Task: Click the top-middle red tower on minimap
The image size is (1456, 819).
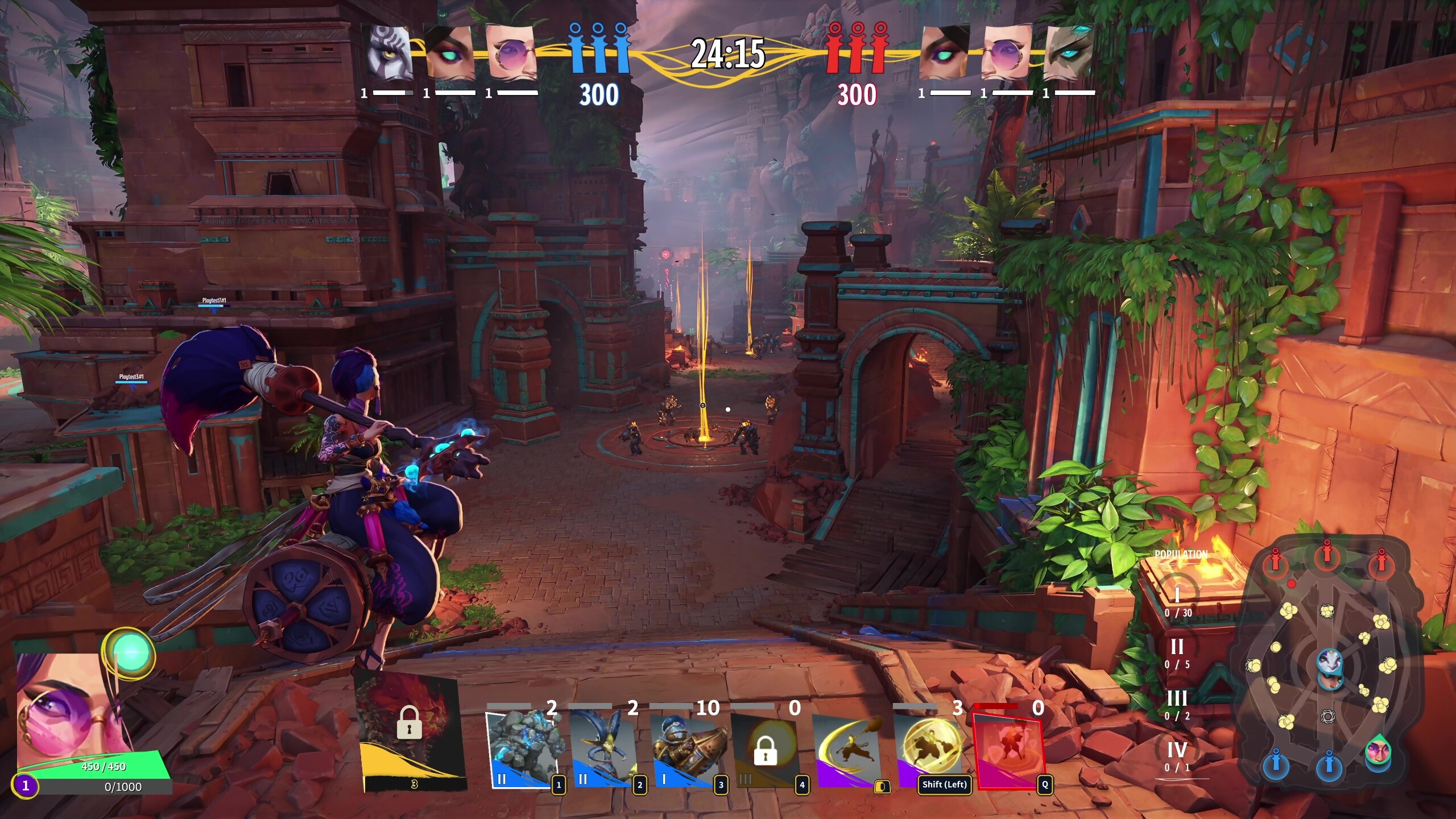Action: pyautogui.click(x=1327, y=552)
